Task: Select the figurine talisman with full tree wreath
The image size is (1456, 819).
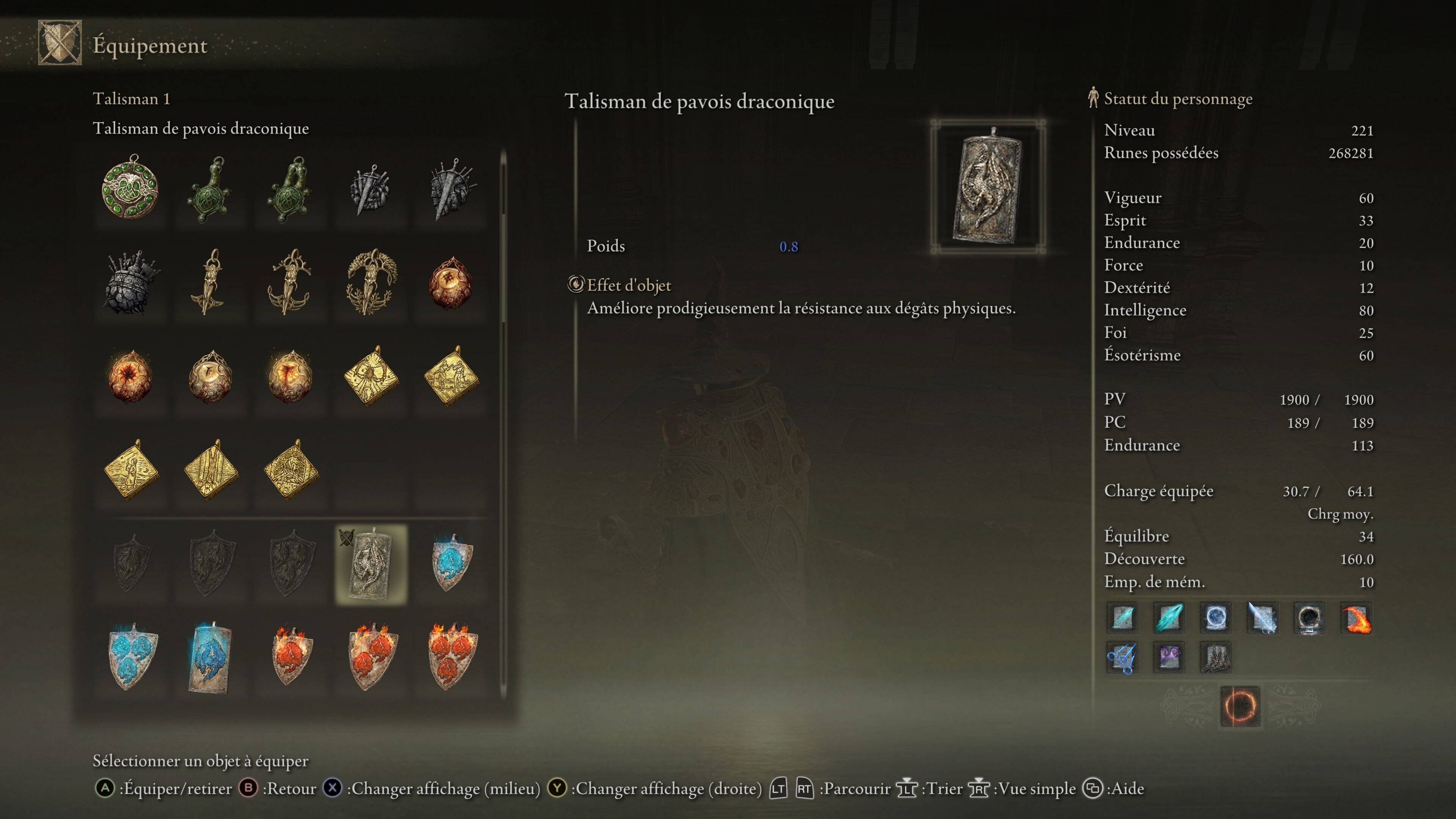Action: [x=371, y=281]
